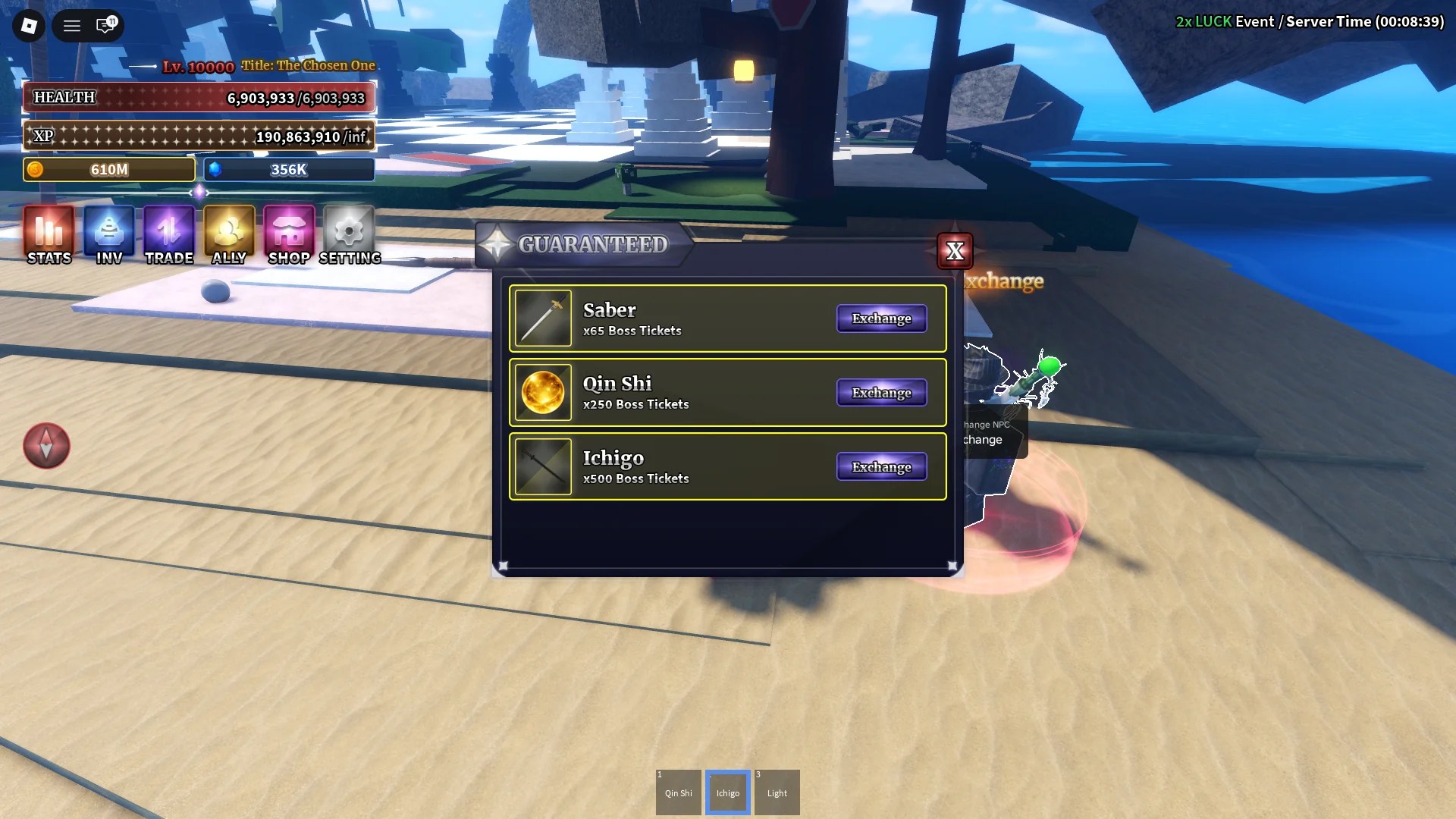Click the Roblox logo button

(x=28, y=25)
